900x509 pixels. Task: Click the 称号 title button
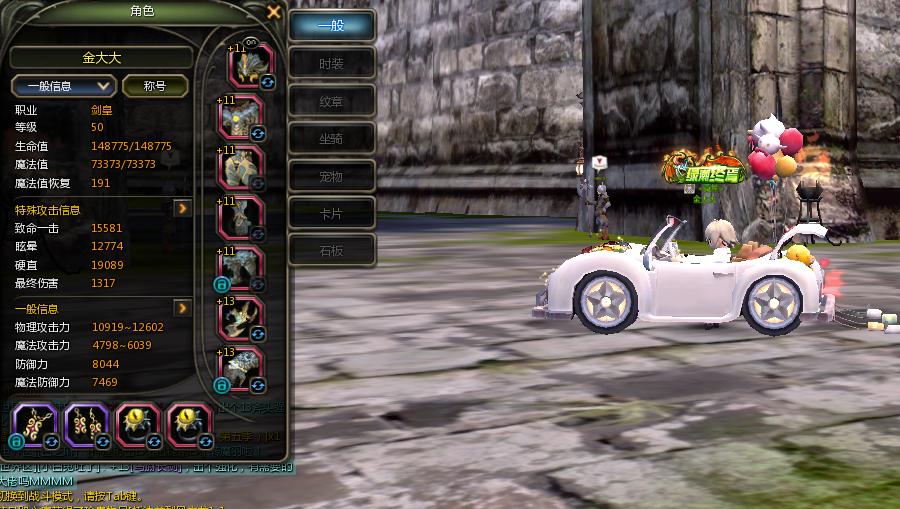[155, 86]
